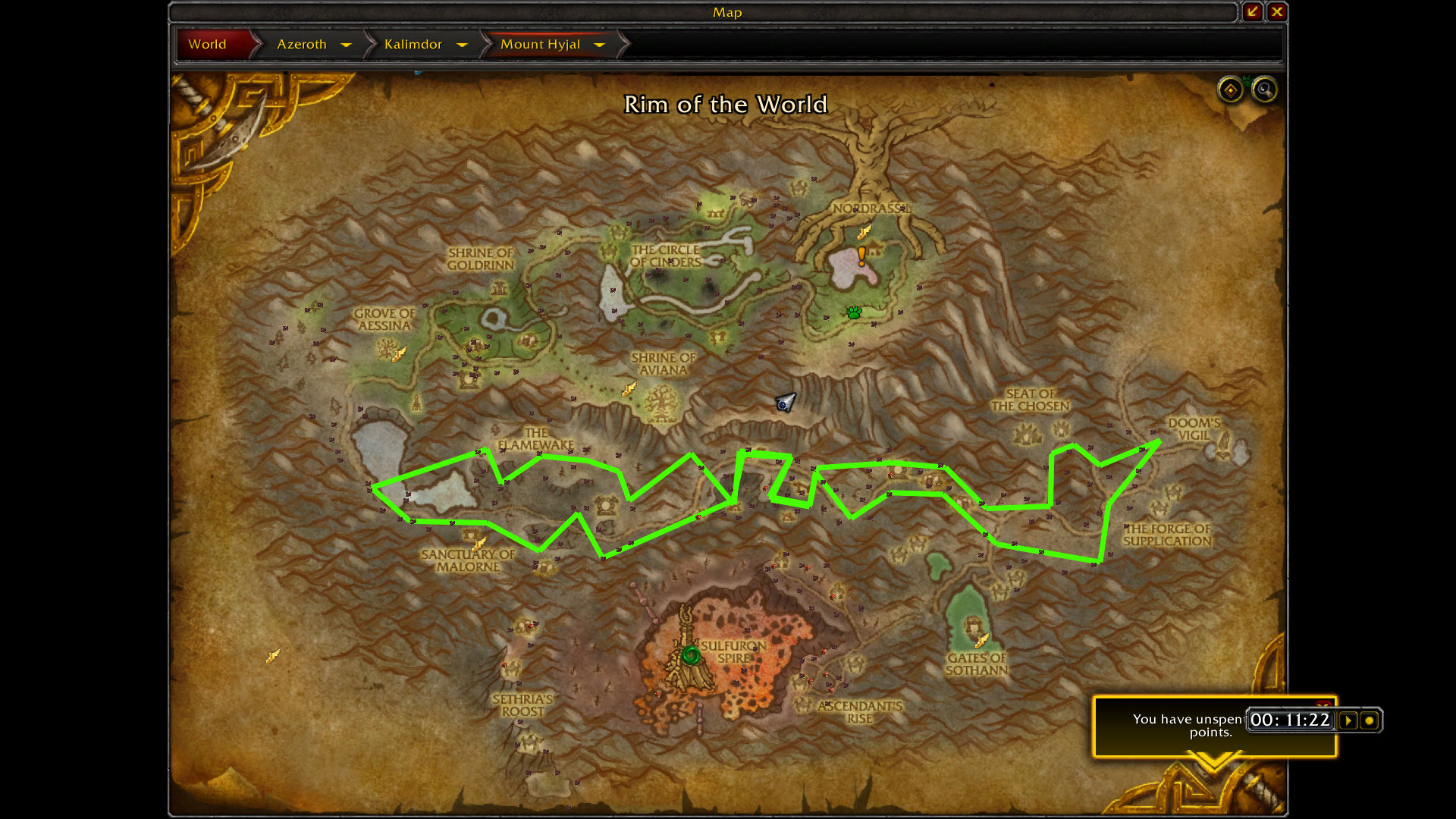Click the green swirl portal at Sulfuron Spire
The width and height of the screenshot is (1456, 819).
690,654
